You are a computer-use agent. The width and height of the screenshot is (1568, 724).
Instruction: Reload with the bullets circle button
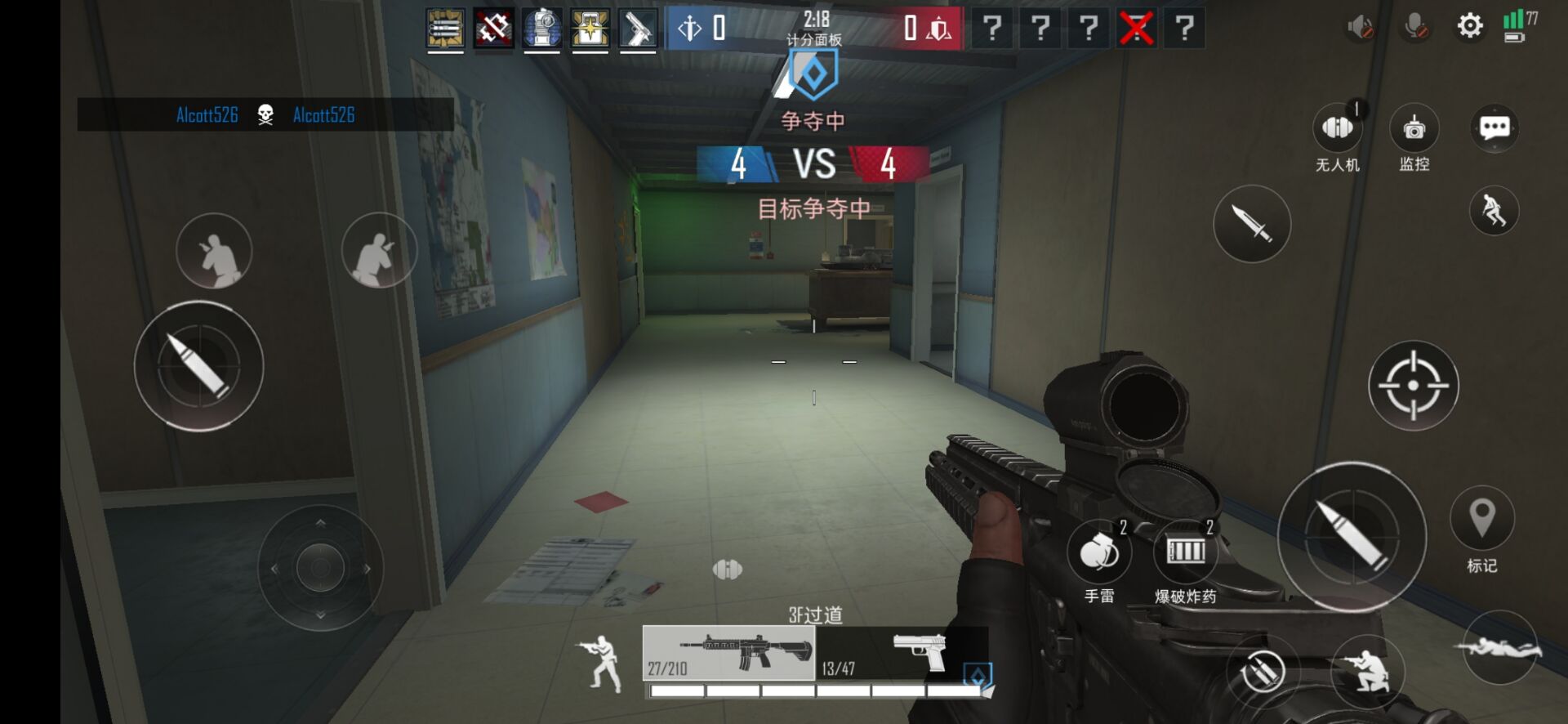click(1263, 672)
